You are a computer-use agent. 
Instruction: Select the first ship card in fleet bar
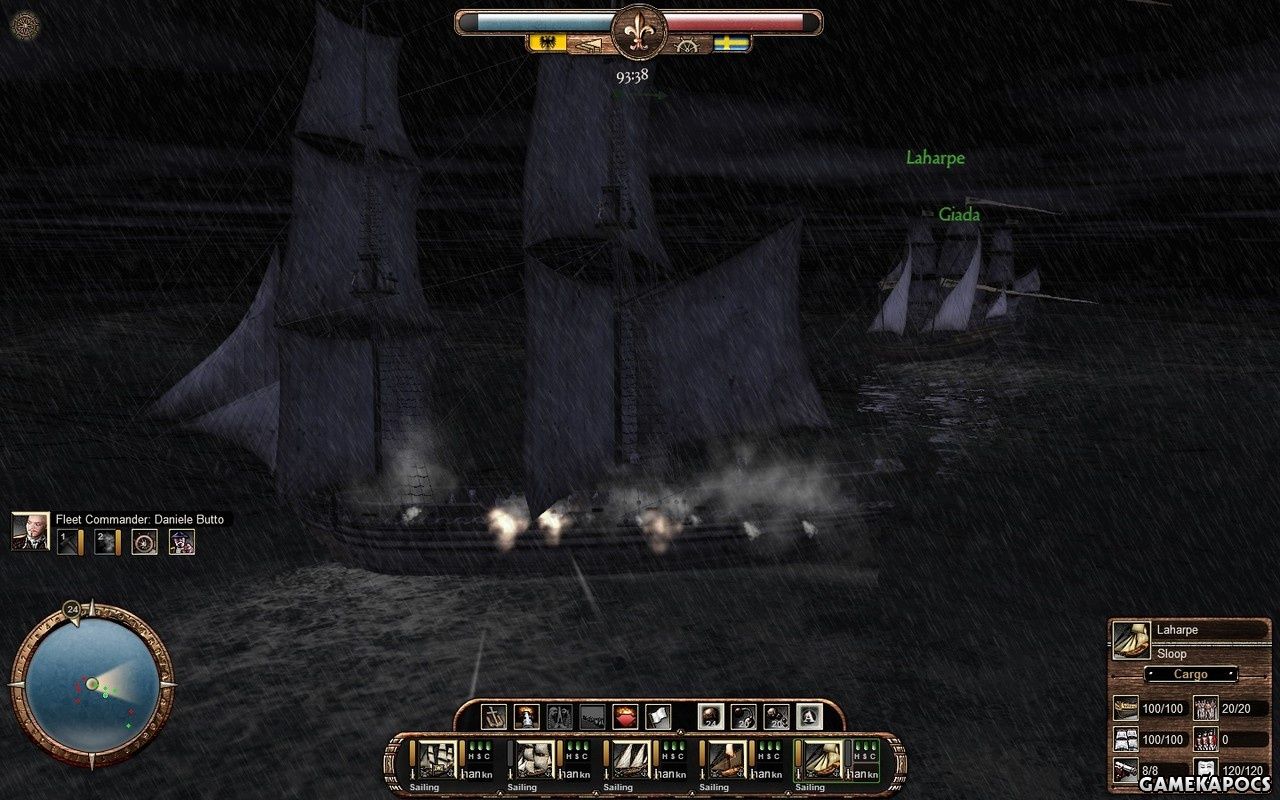click(436, 760)
